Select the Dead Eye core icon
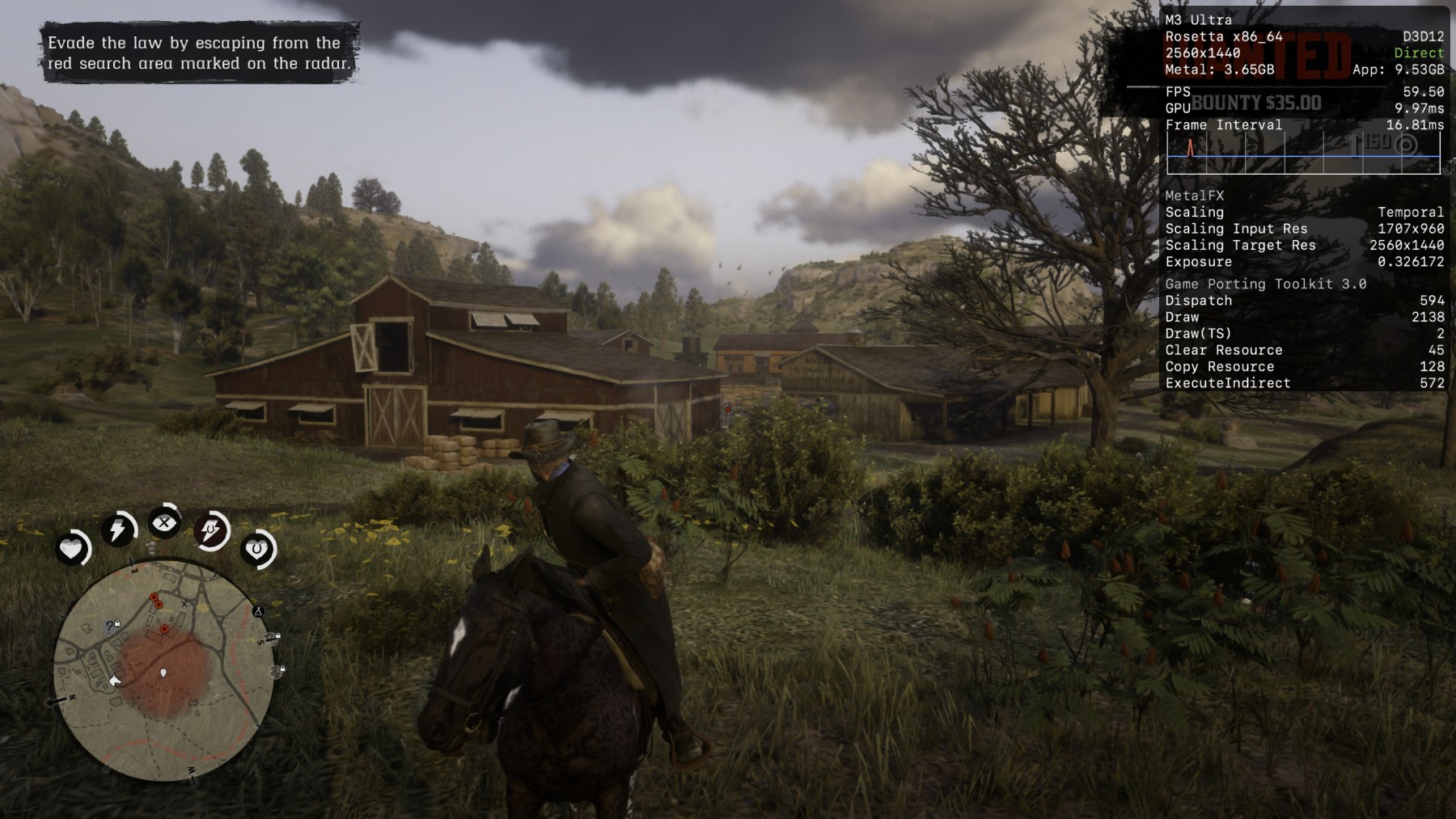The image size is (1456, 819). 164,523
